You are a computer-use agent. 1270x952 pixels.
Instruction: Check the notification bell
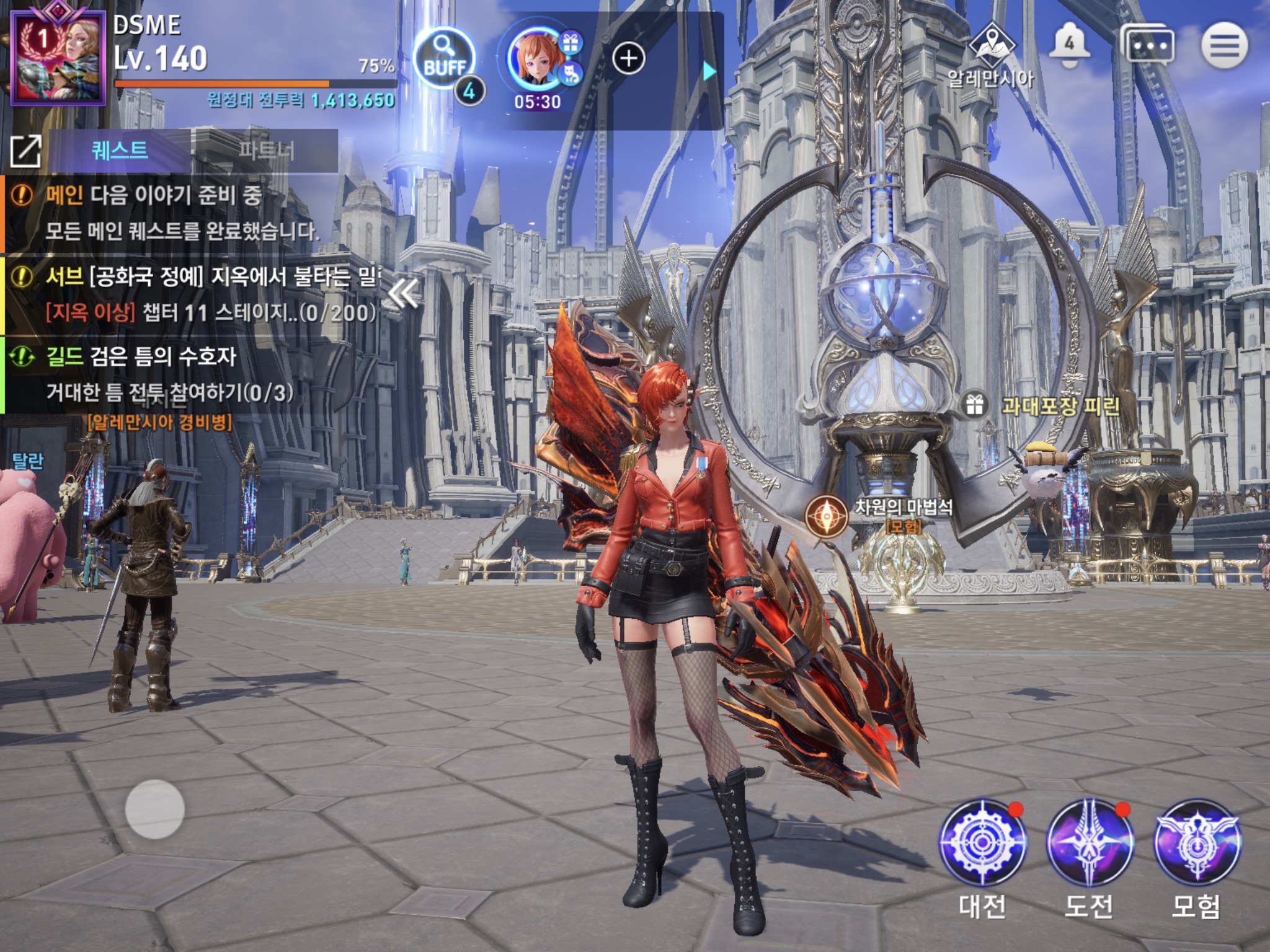click(x=1069, y=46)
